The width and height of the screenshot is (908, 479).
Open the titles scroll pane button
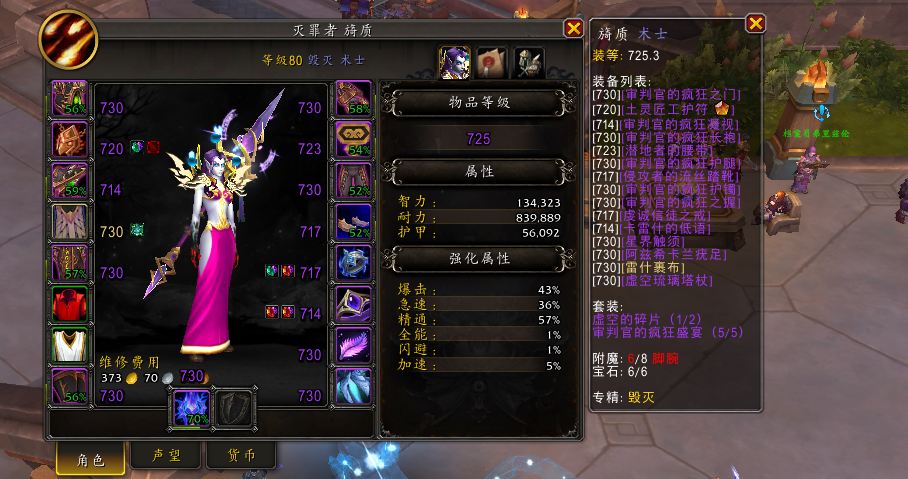[x=492, y=62]
